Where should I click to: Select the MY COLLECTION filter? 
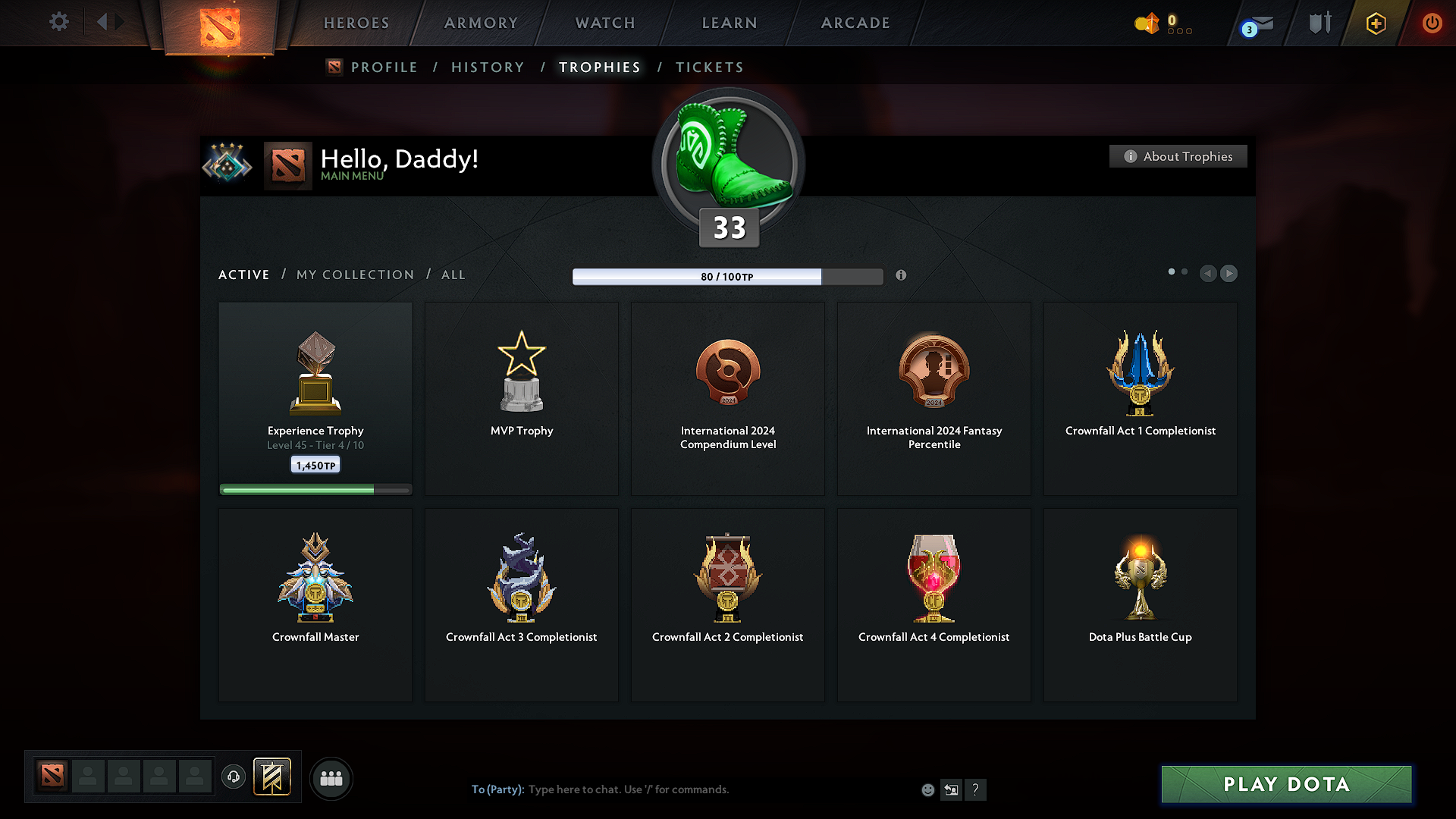[354, 275]
